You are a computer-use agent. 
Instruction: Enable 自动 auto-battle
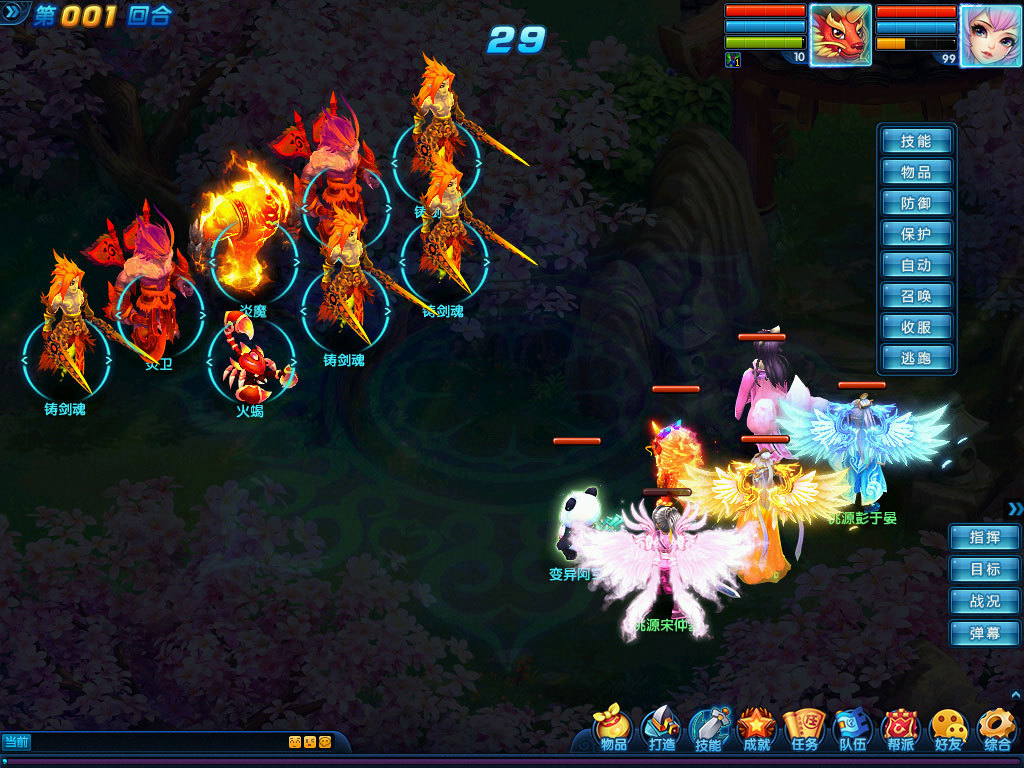point(916,265)
